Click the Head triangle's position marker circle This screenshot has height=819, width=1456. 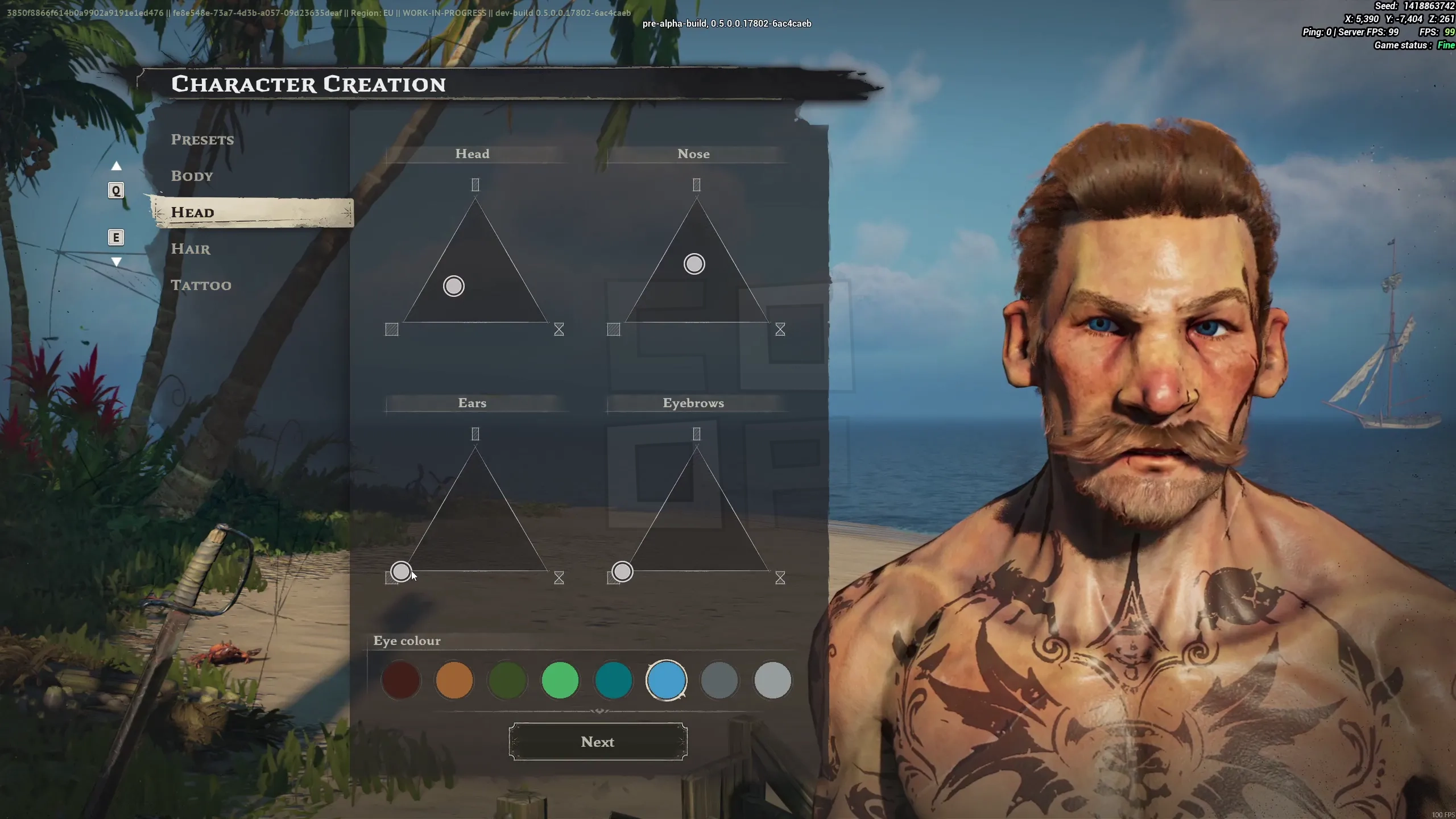(x=453, y=286)
